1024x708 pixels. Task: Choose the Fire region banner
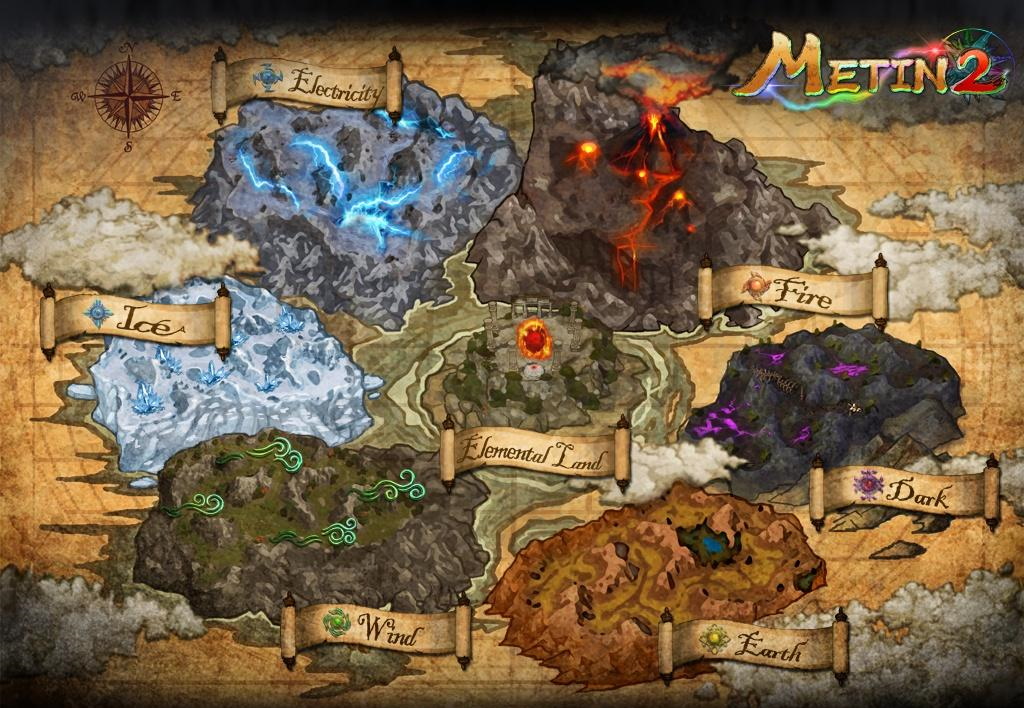click(793, 290)
